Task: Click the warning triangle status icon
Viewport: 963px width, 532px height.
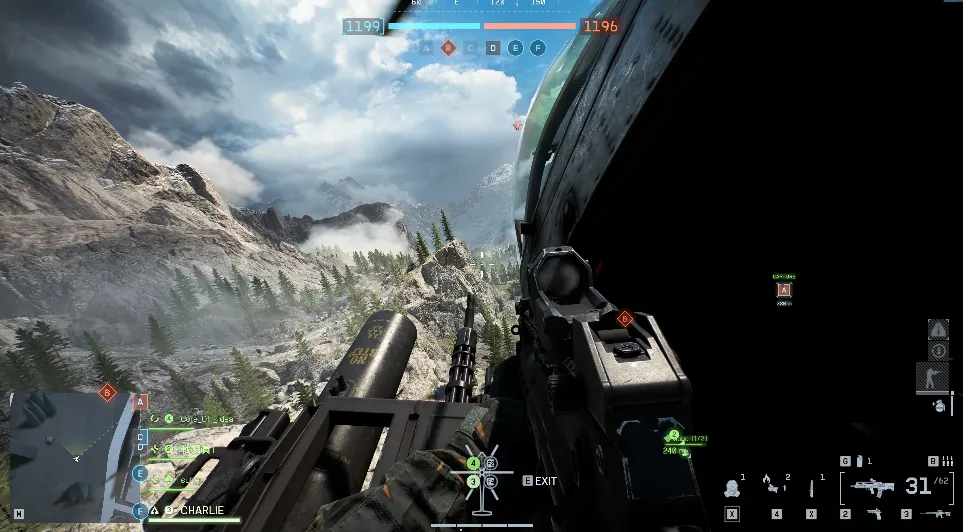Action: [x=938, y=329]
